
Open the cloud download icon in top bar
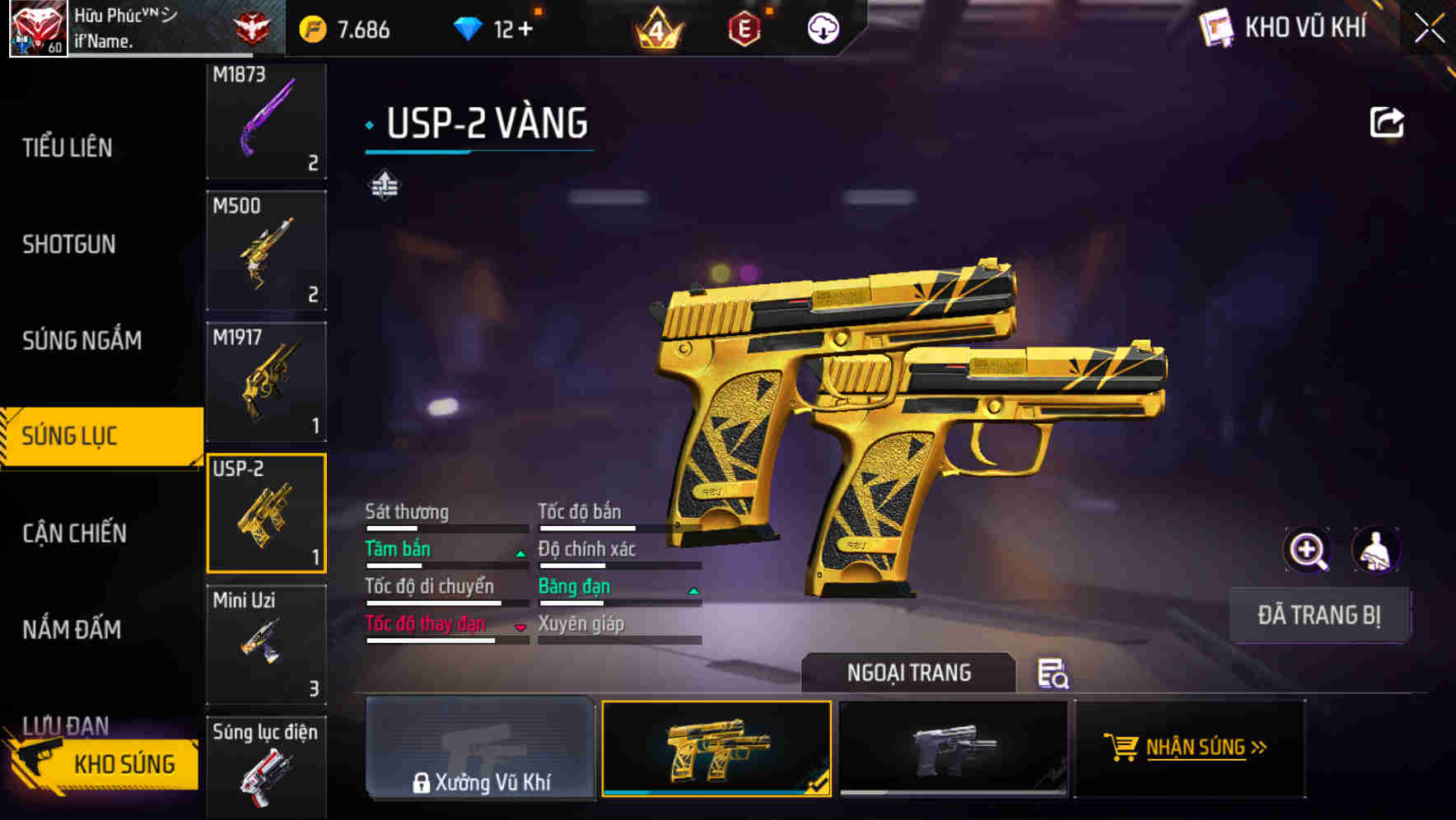pyautogui.click(x=823, y=27)
